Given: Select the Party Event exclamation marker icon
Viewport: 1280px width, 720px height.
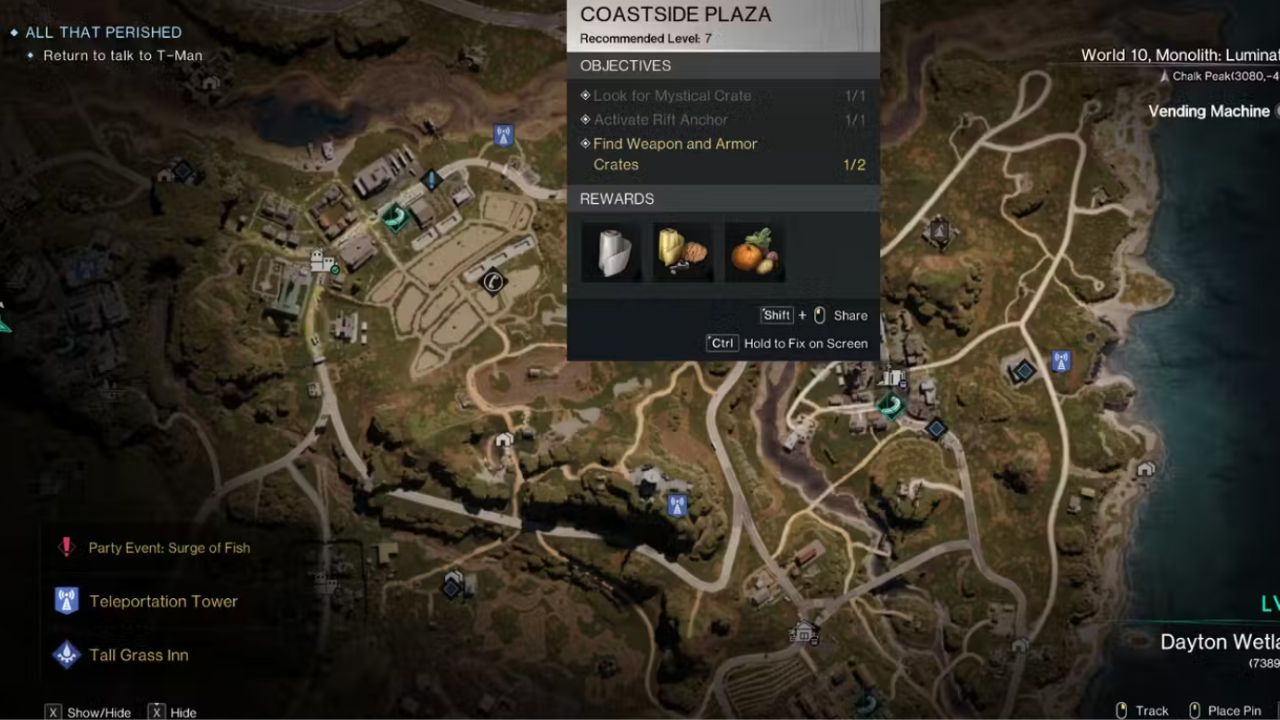Looking at the screenshot, I should [x=66, y=547].
